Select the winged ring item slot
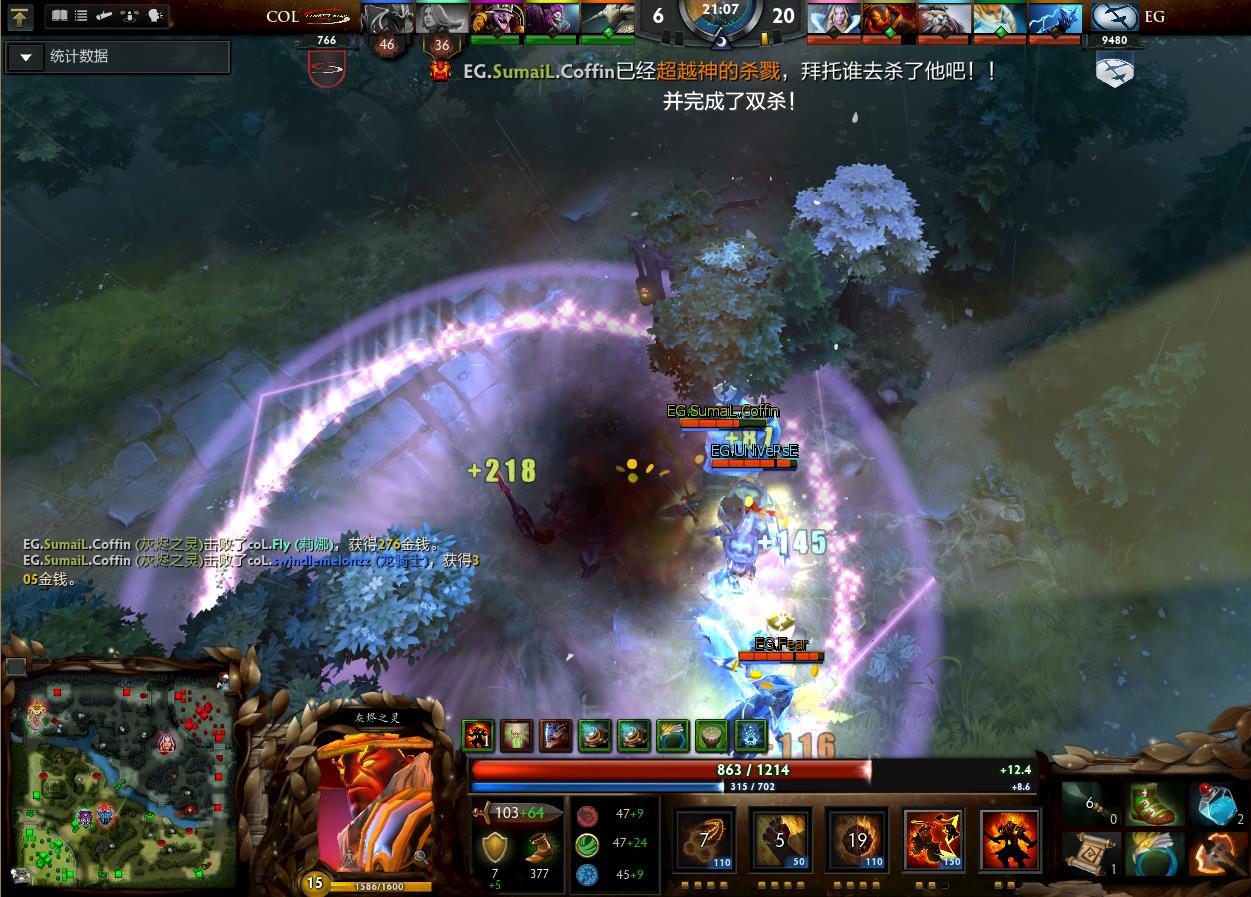Viewport: 1251px width, 897px height. (x=1152, y=854)
